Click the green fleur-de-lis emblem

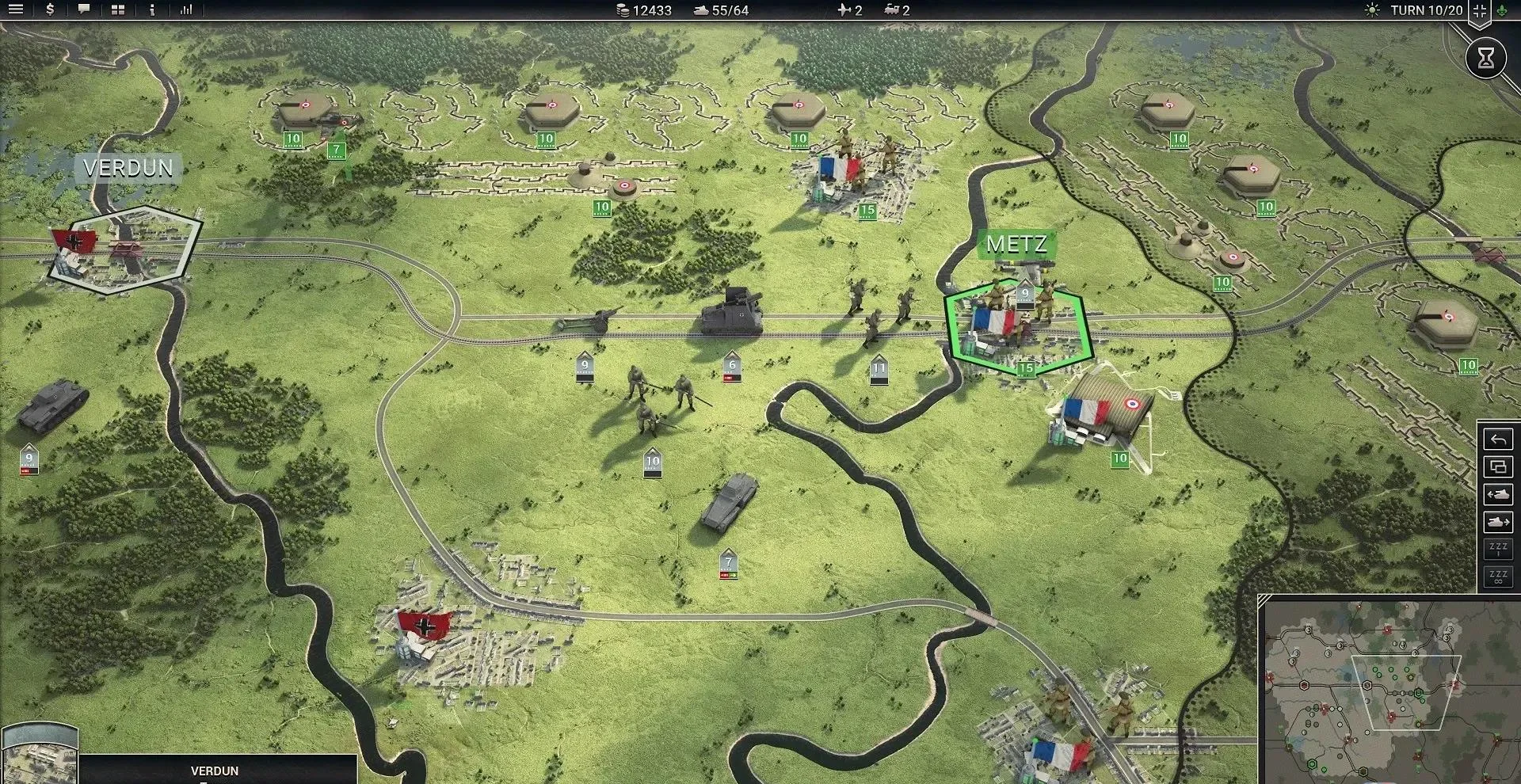point(1502,11)
